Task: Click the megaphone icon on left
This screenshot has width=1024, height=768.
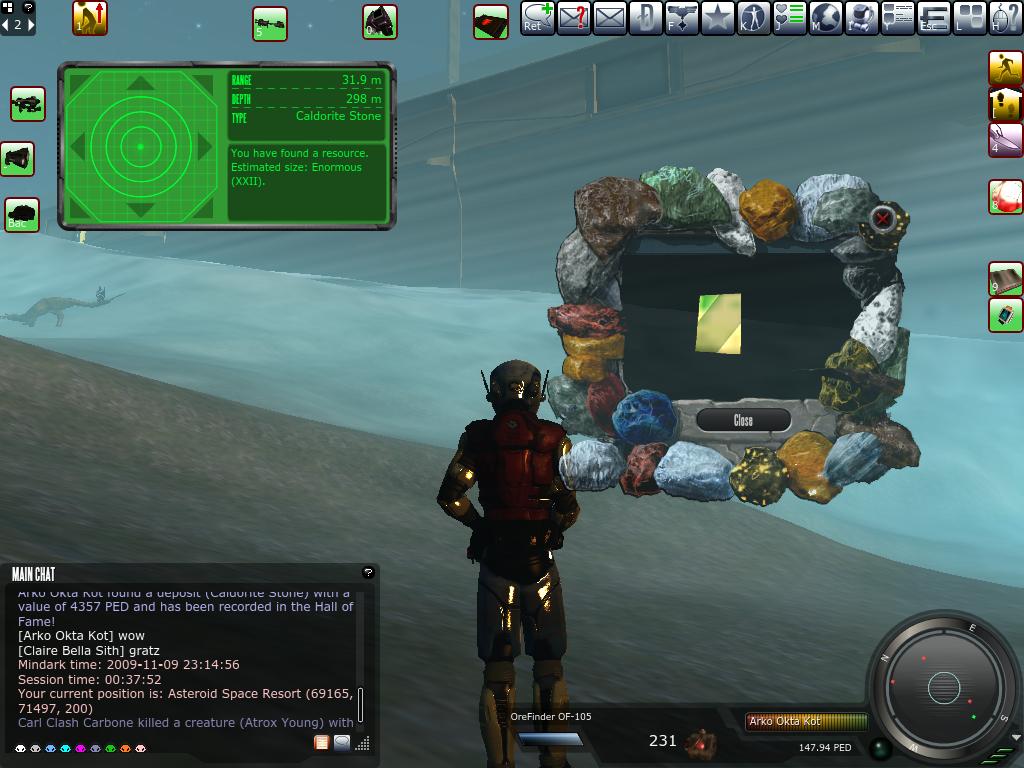Action: click(x=19, y=158)
